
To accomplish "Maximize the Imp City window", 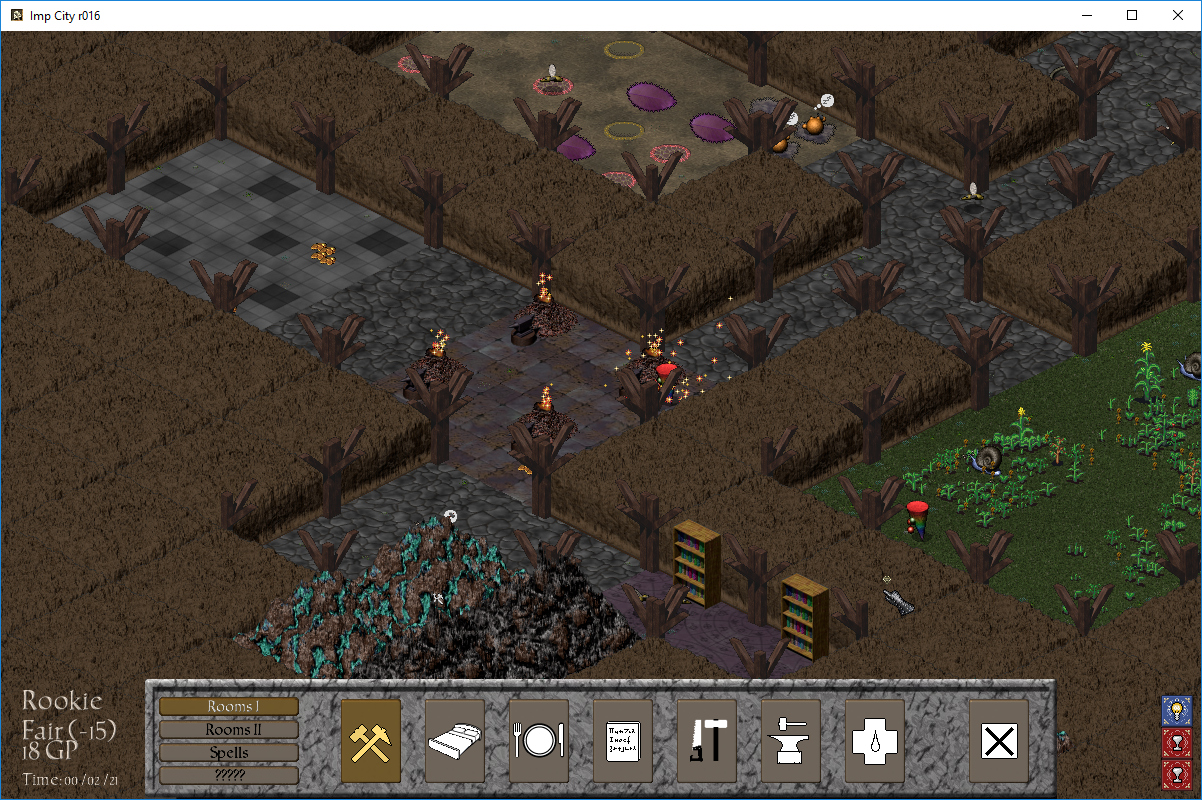I will pyautogui.click(x=1132, y=15).
